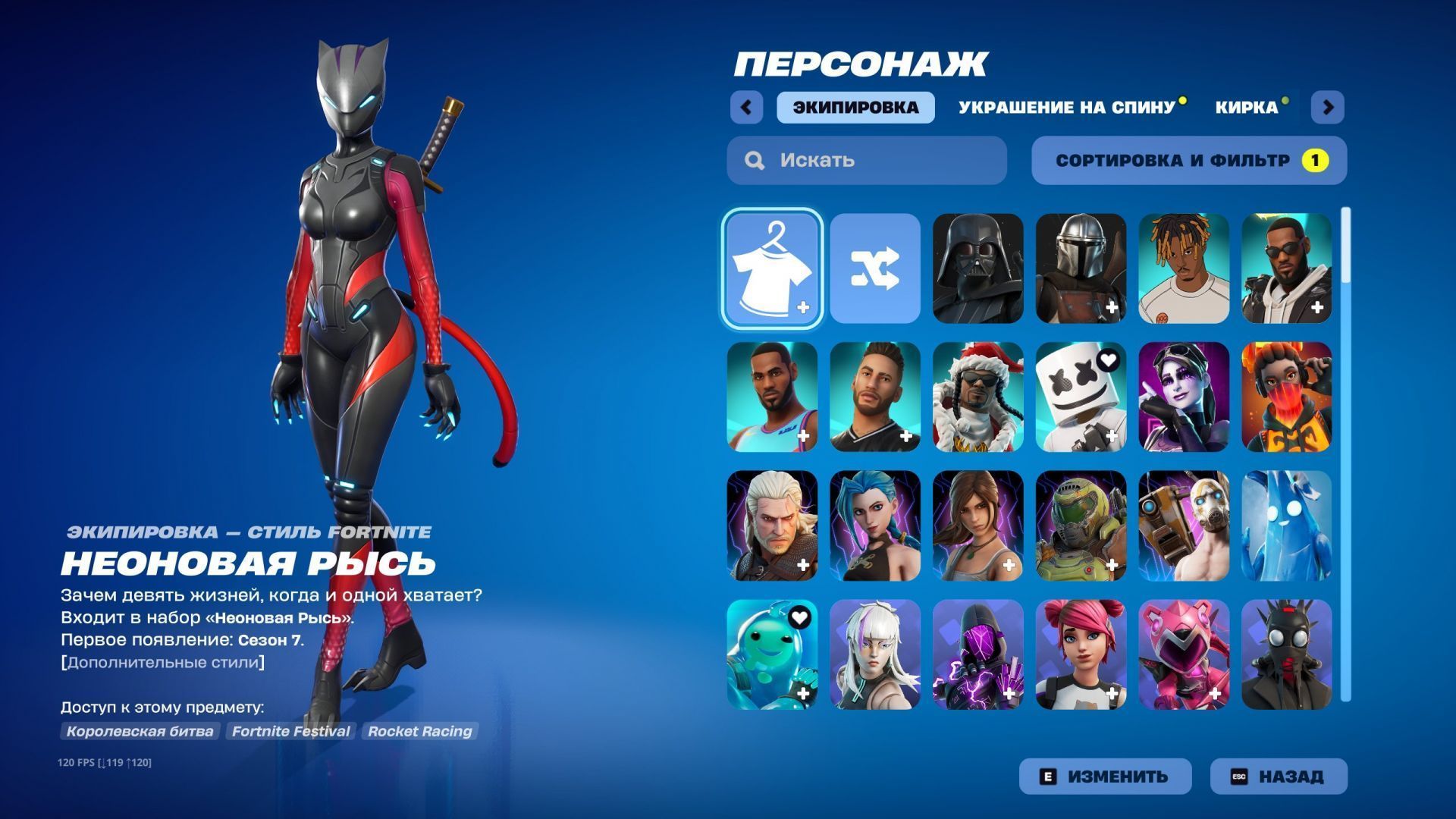Pick the Darth Vader skin
The image size is (1456, 819).
pos(978,268)
